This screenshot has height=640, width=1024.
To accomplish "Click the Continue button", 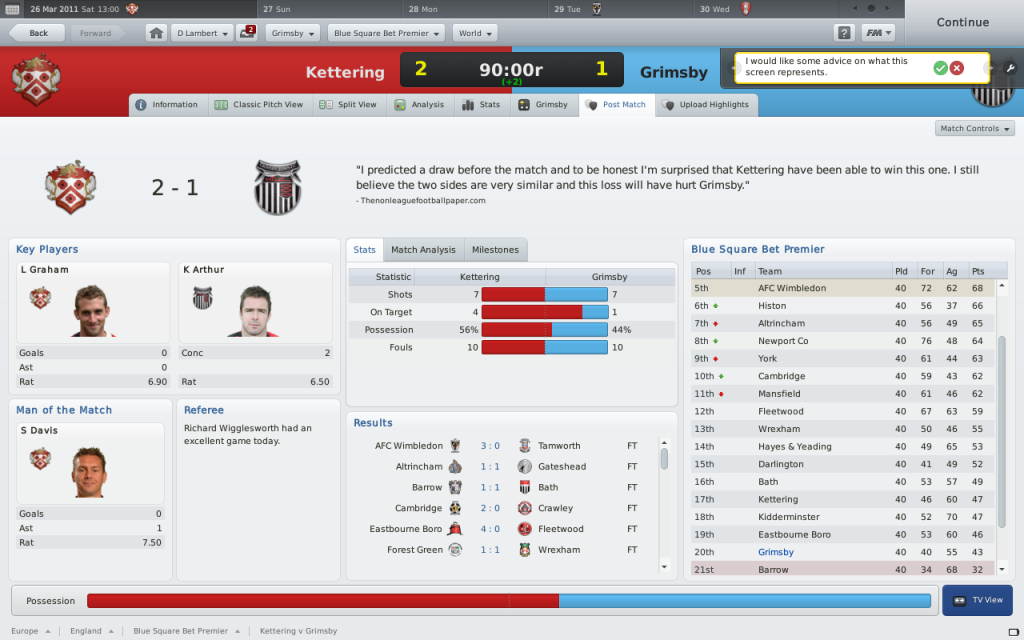I will [x=962, y=22].
